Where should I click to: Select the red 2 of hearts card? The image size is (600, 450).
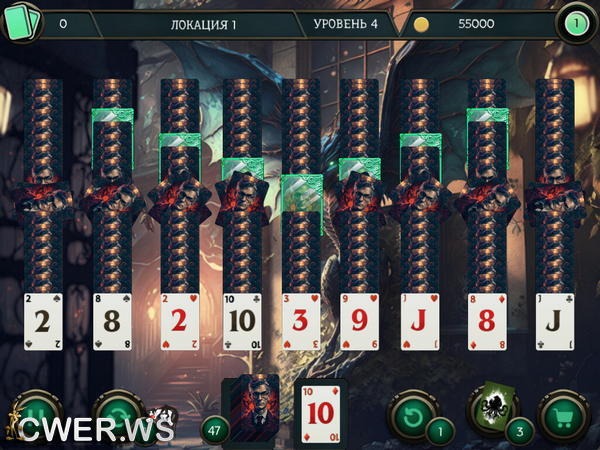pyautogui.click(x=180, y=322)
